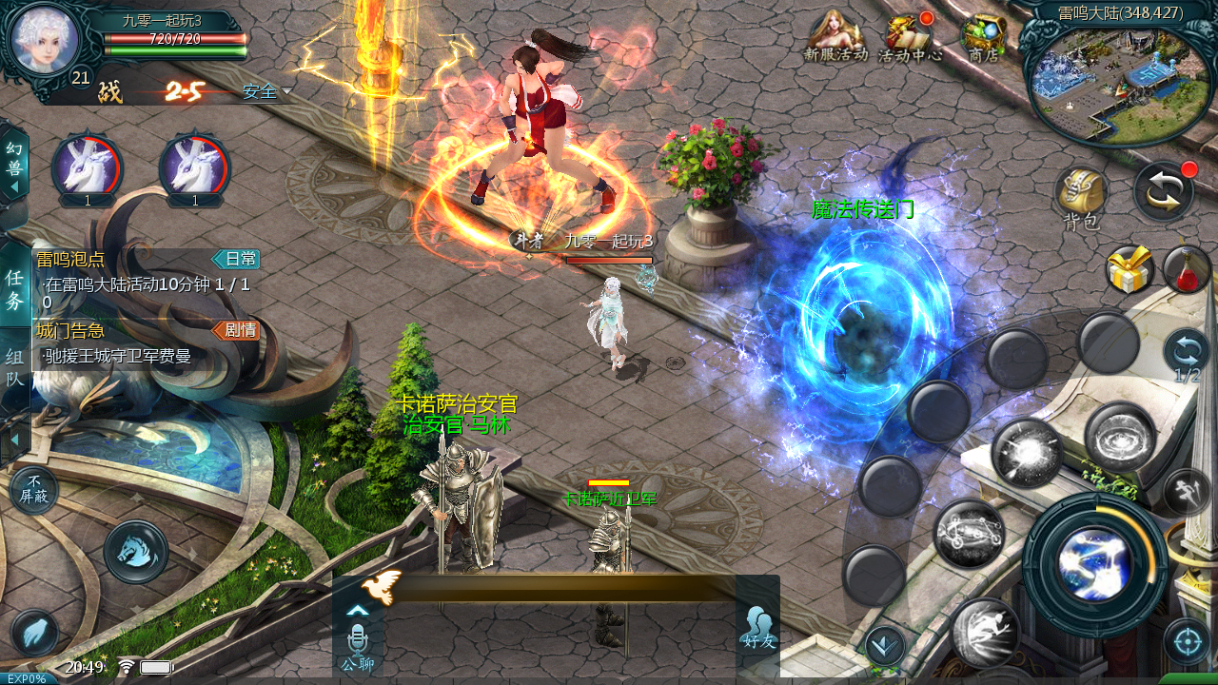Toggle the 不屏蔽 player filter button
Image resolution: width=1218 pixels, height=685 pixels.
click(34, 490)
